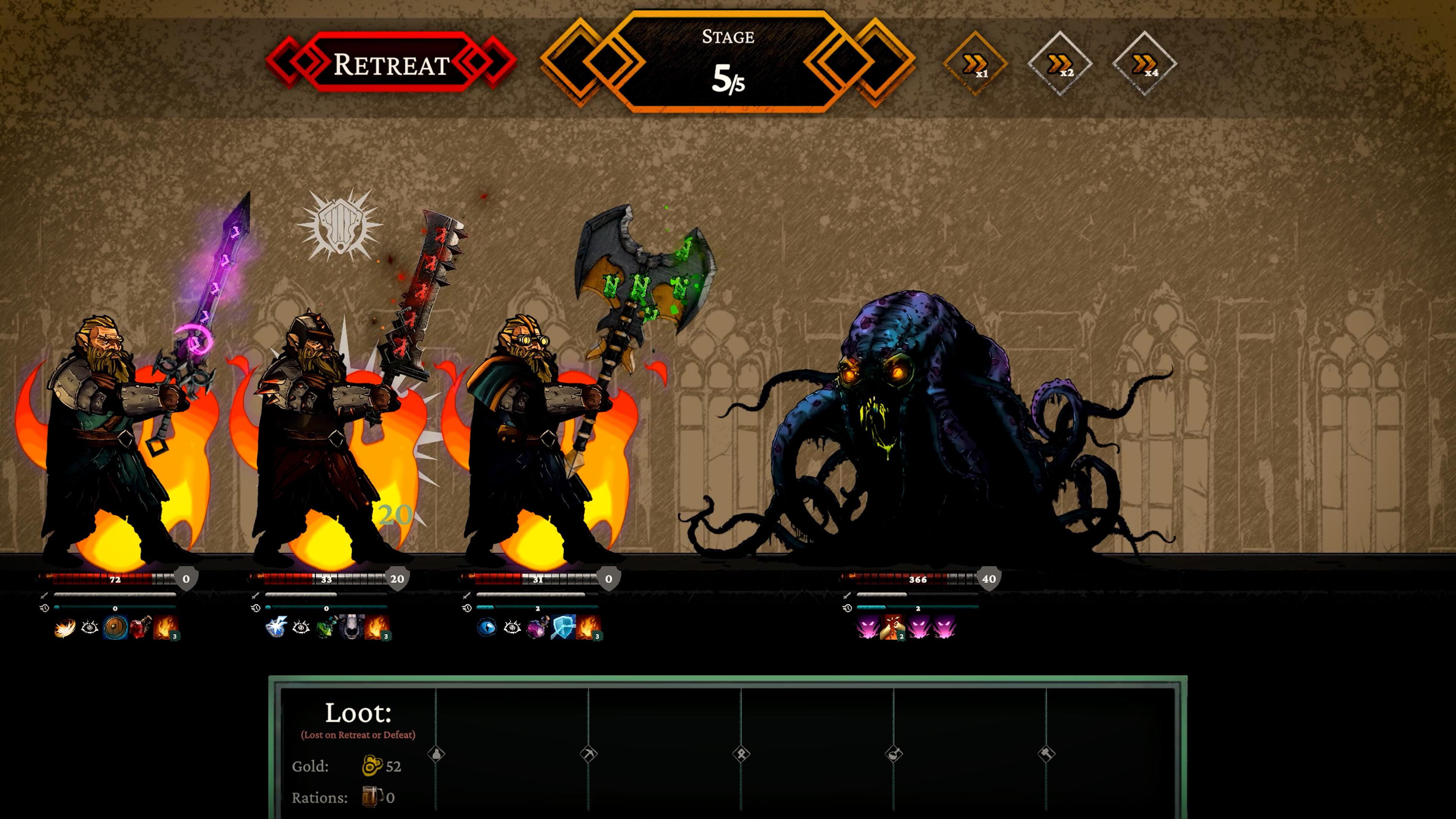Switch battle speed to x2
Screen dimensions: 1456x819
click(1060, 64)
